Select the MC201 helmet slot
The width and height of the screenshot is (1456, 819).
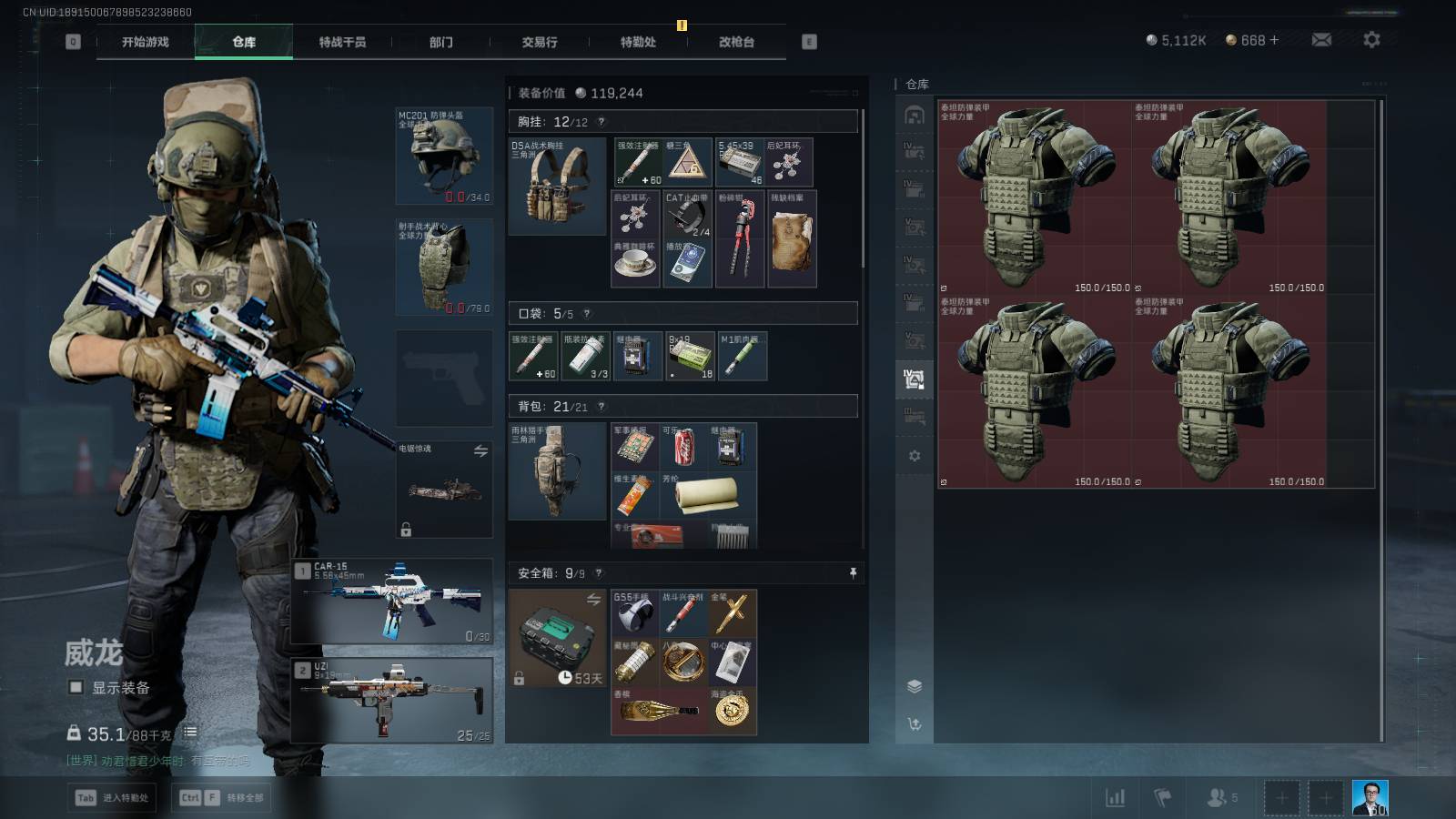coord(444,156)
